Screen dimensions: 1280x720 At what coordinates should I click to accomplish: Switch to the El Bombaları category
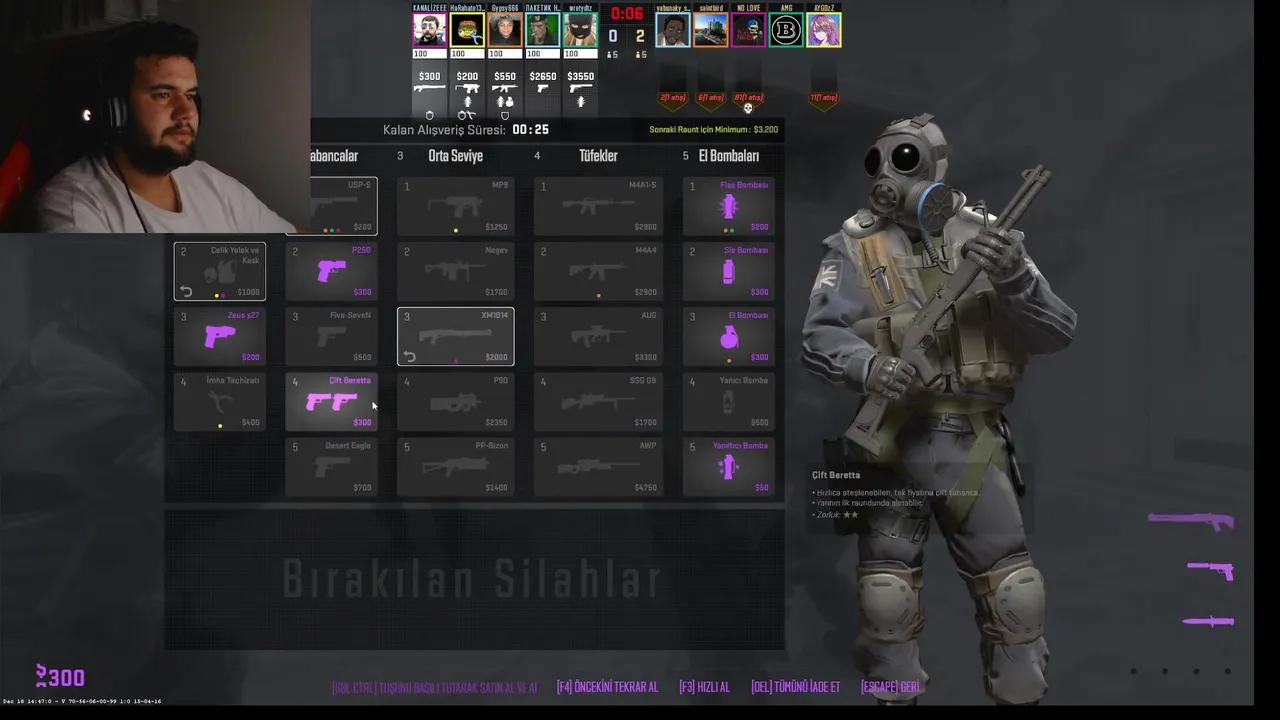coord(728,155)
